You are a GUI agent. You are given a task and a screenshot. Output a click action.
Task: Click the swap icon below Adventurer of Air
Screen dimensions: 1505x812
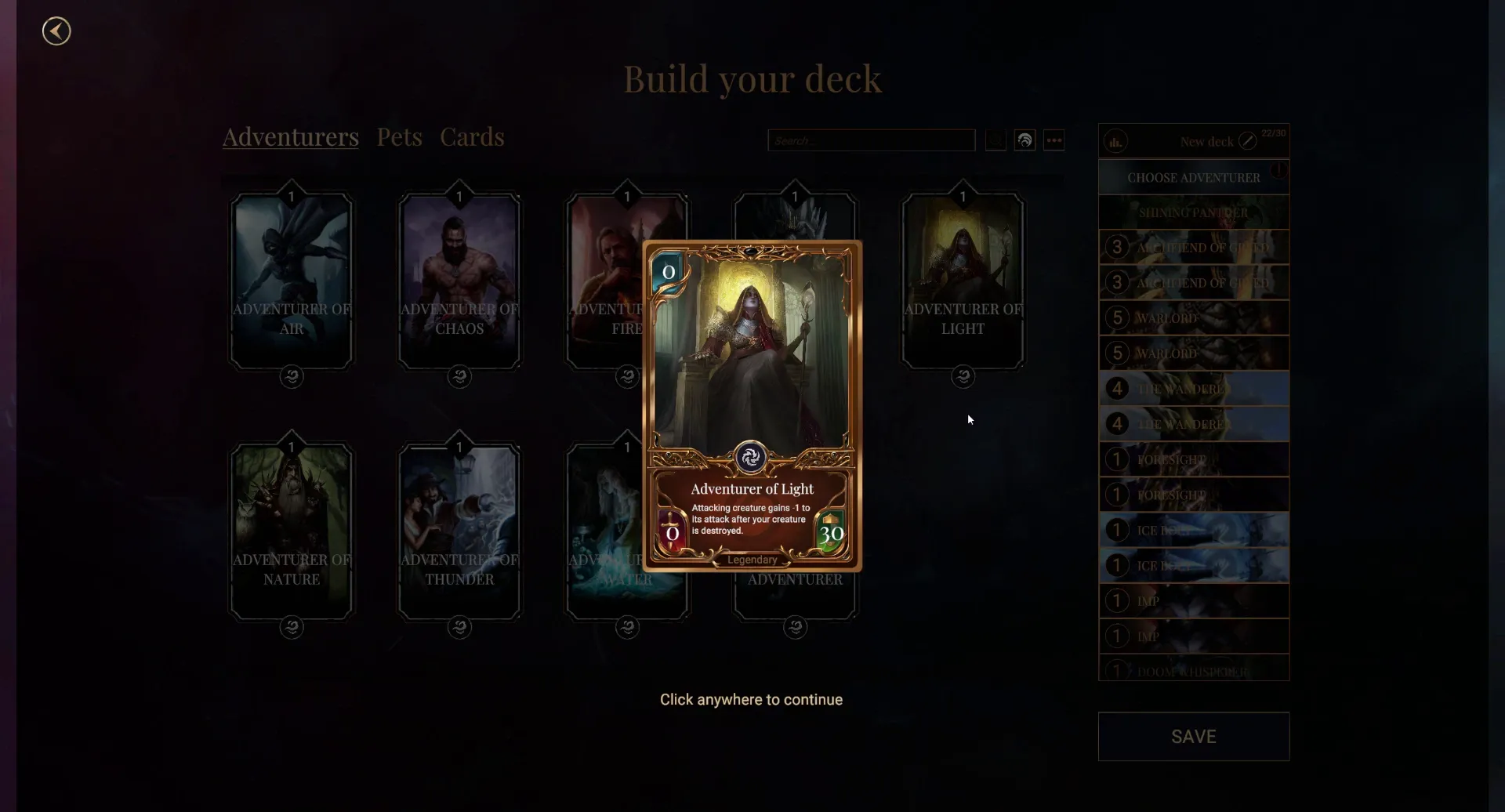[291, 376]
